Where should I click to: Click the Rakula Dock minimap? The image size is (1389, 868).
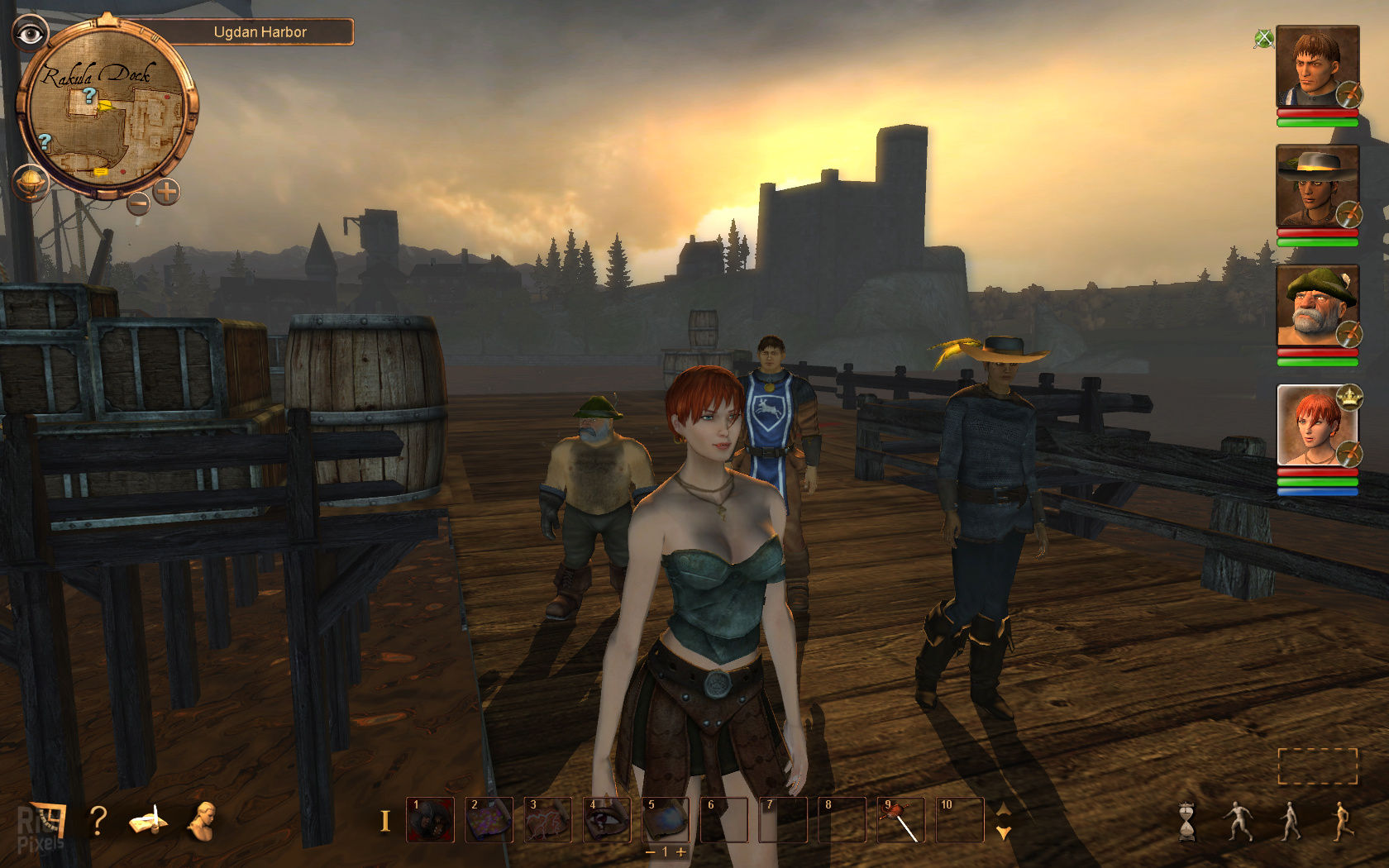(x=106, y=112)
